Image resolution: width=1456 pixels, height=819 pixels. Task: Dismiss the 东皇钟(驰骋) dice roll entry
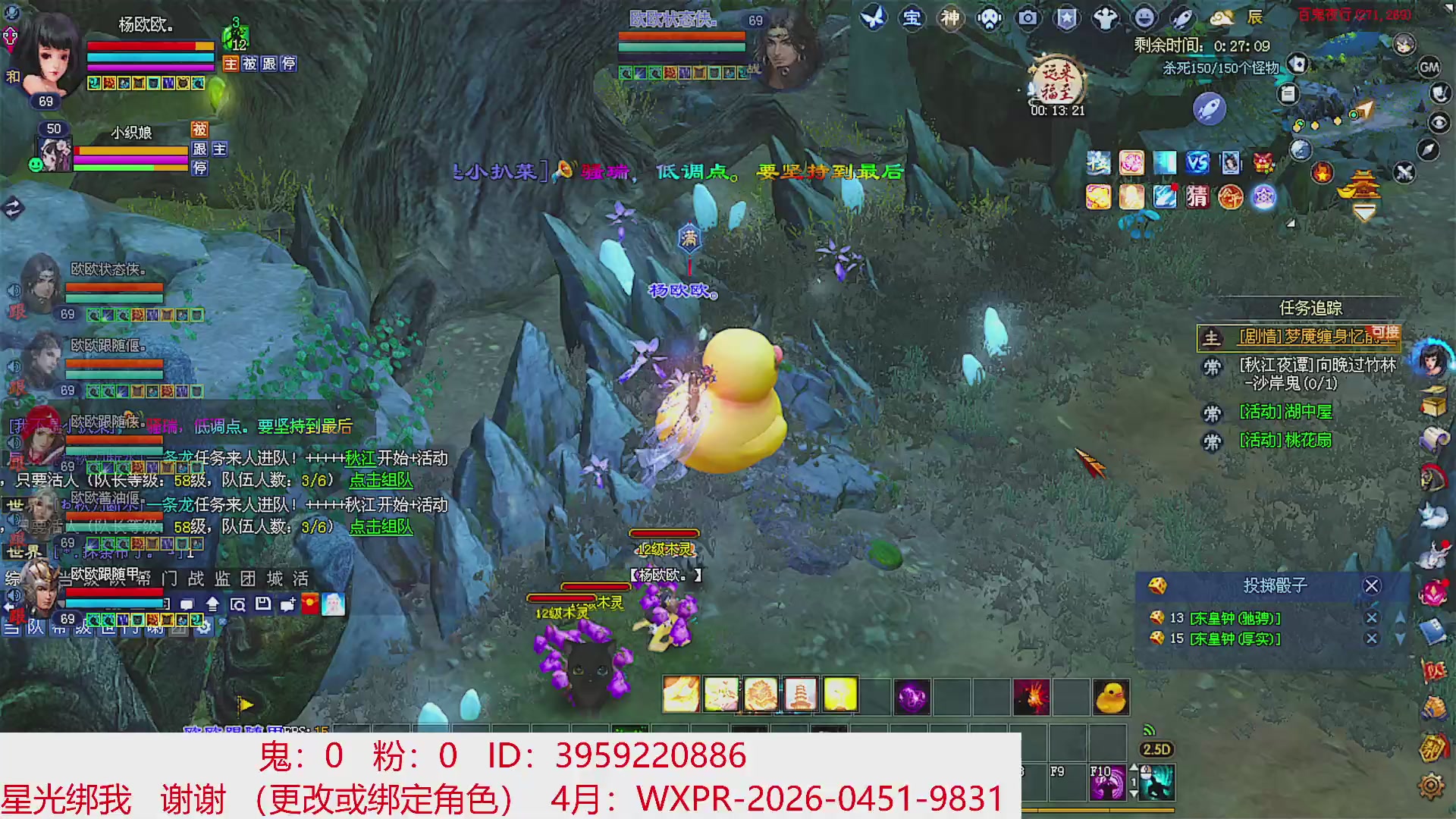coord(1373,618)
